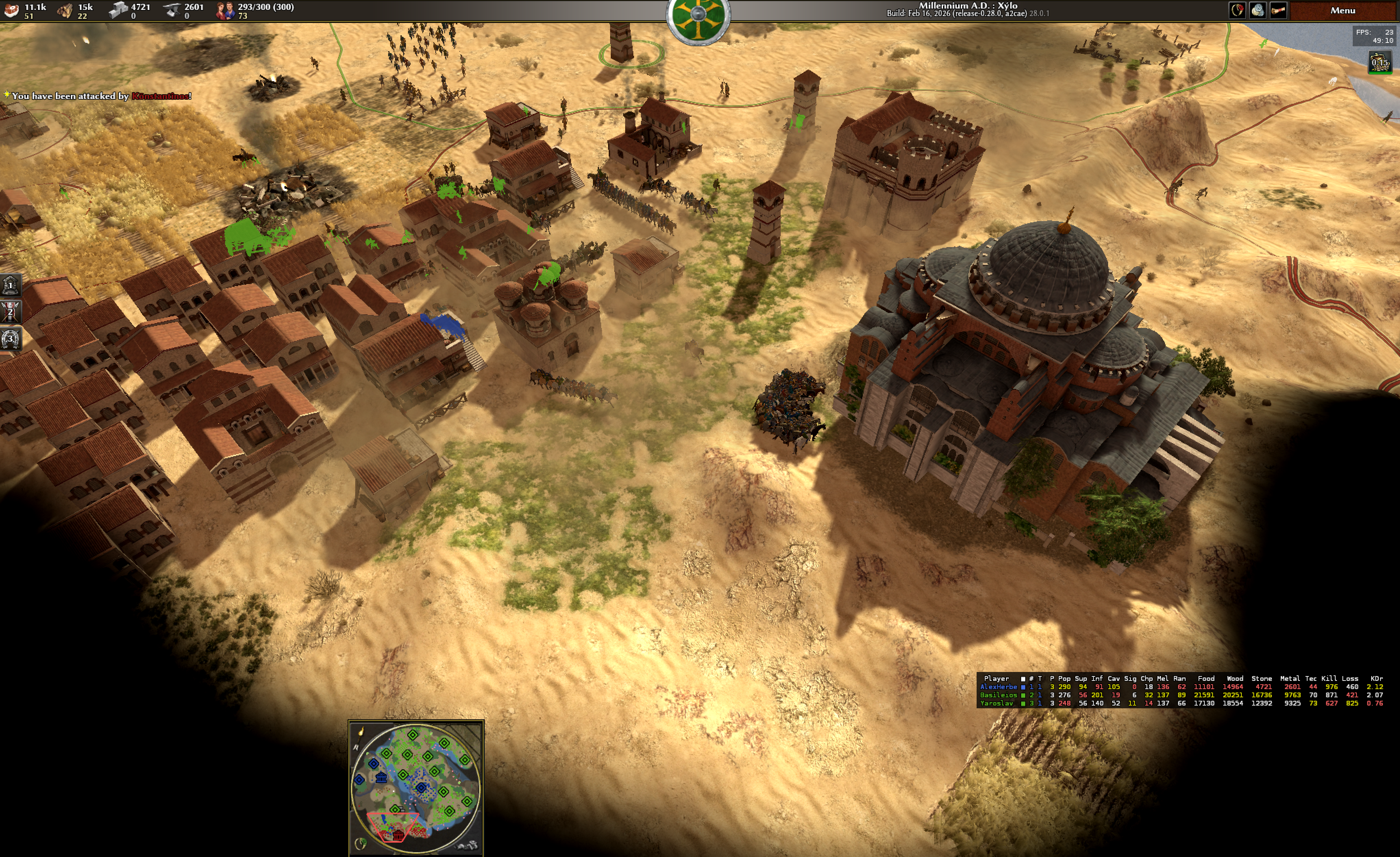The height and width of the screenshot is (857, 1400).
Task: Select control group 3
Action: click(10, 339)
